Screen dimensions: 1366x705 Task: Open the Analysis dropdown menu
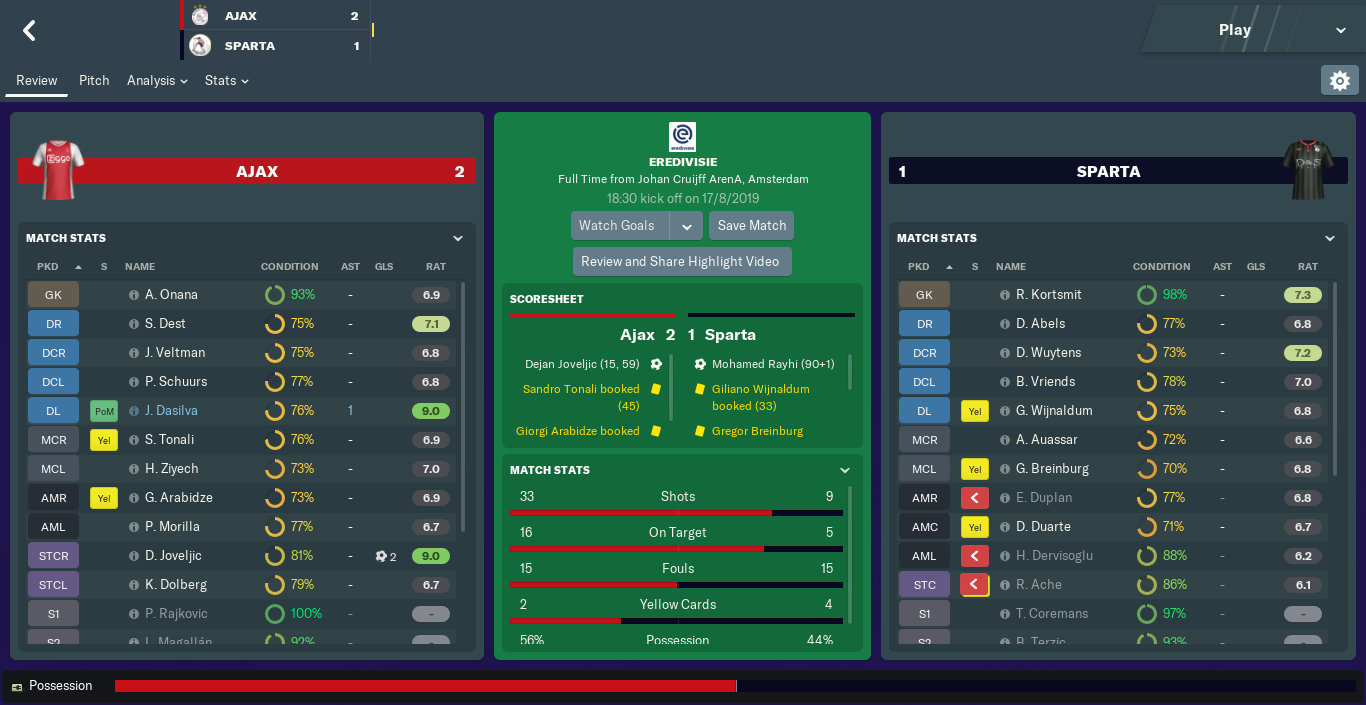[x=157, y=80]
